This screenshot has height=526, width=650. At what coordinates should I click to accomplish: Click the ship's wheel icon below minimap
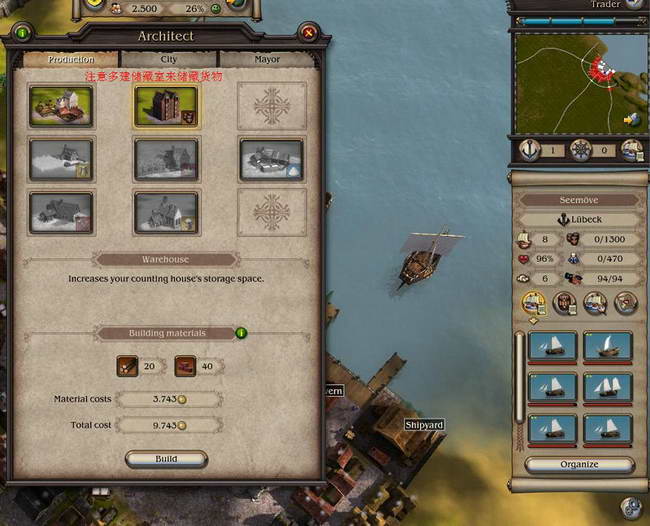[x=580, y=150]
